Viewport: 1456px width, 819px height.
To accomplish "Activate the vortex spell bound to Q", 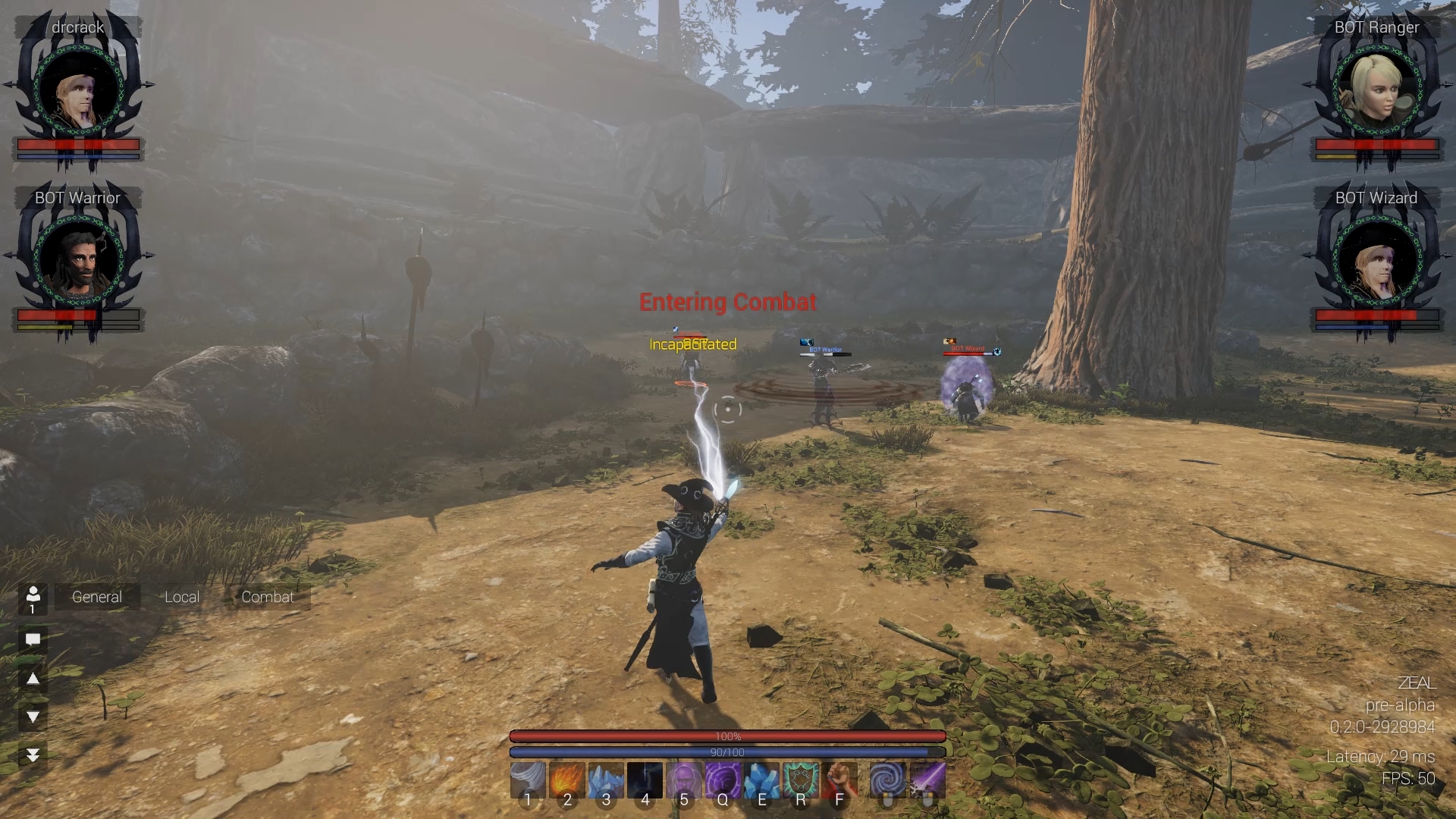I will pos(723,780).
